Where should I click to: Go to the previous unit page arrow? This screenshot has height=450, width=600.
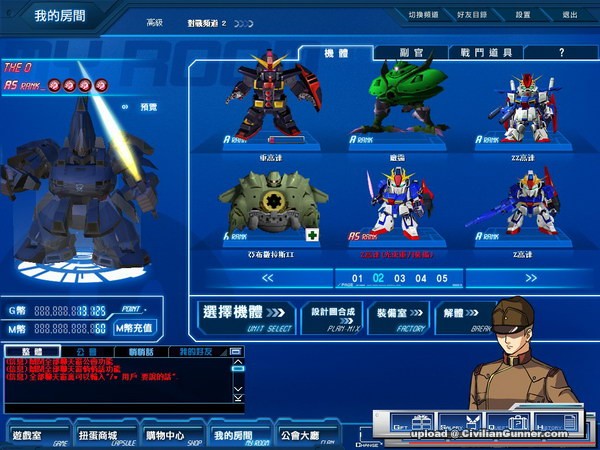[267, 278]
